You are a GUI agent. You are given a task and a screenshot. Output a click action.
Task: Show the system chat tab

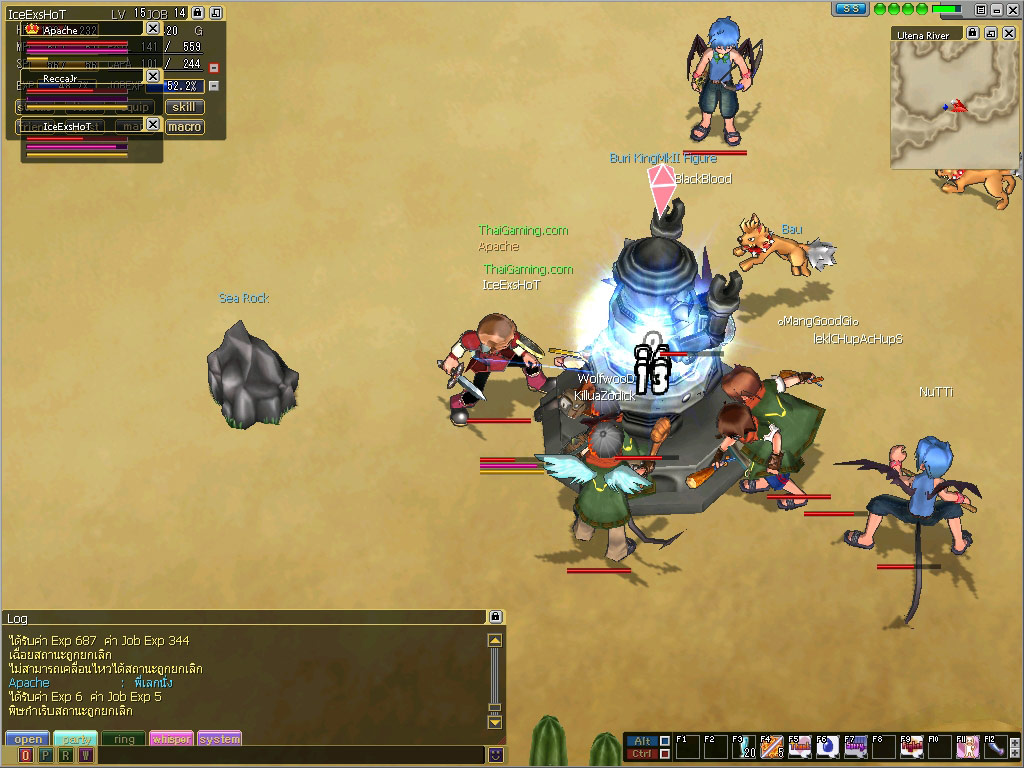(x=219, y=739)
